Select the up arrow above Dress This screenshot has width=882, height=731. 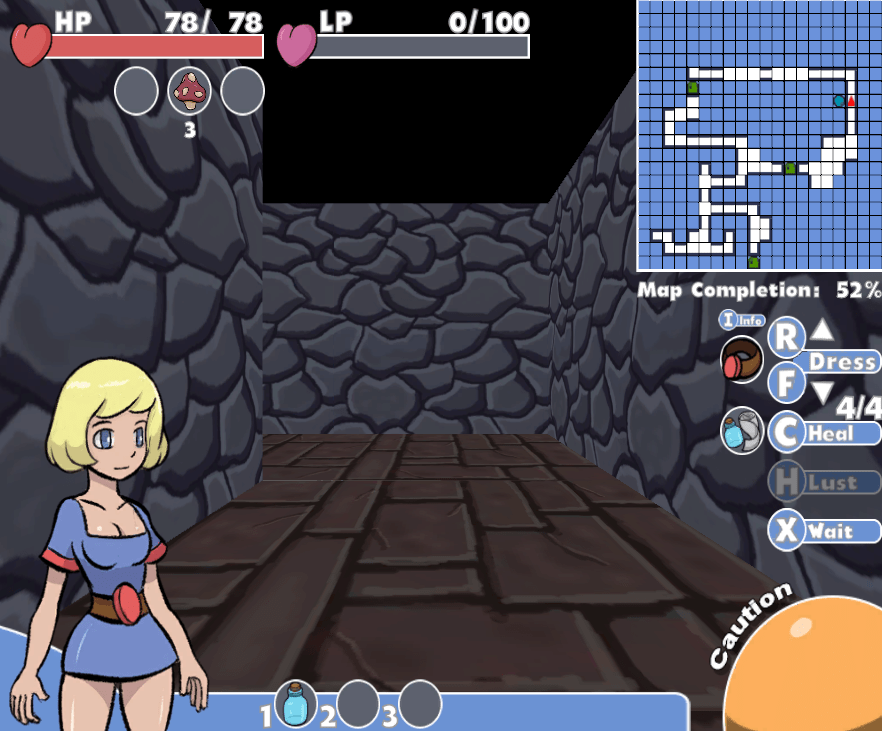tap(821, 330)
